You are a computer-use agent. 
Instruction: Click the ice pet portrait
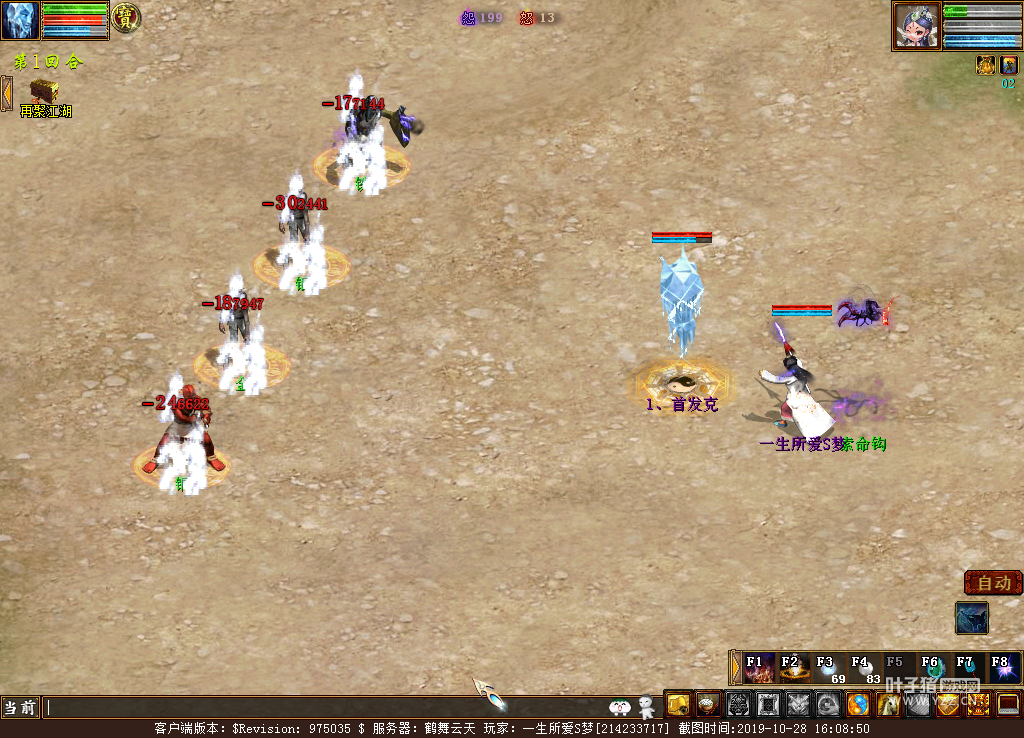pyautogui.click(x=20, y=20)
